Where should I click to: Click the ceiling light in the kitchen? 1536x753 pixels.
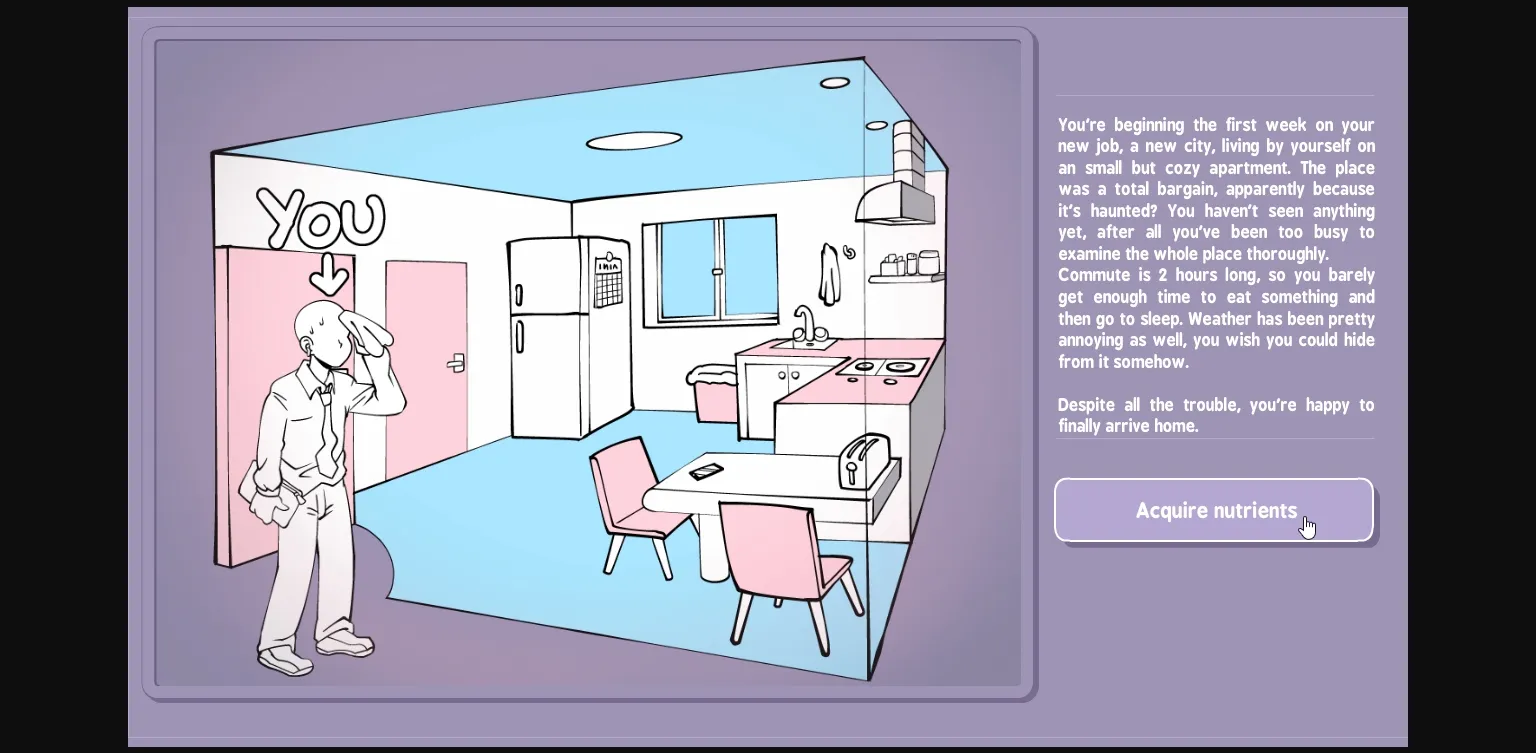point(637,139)
